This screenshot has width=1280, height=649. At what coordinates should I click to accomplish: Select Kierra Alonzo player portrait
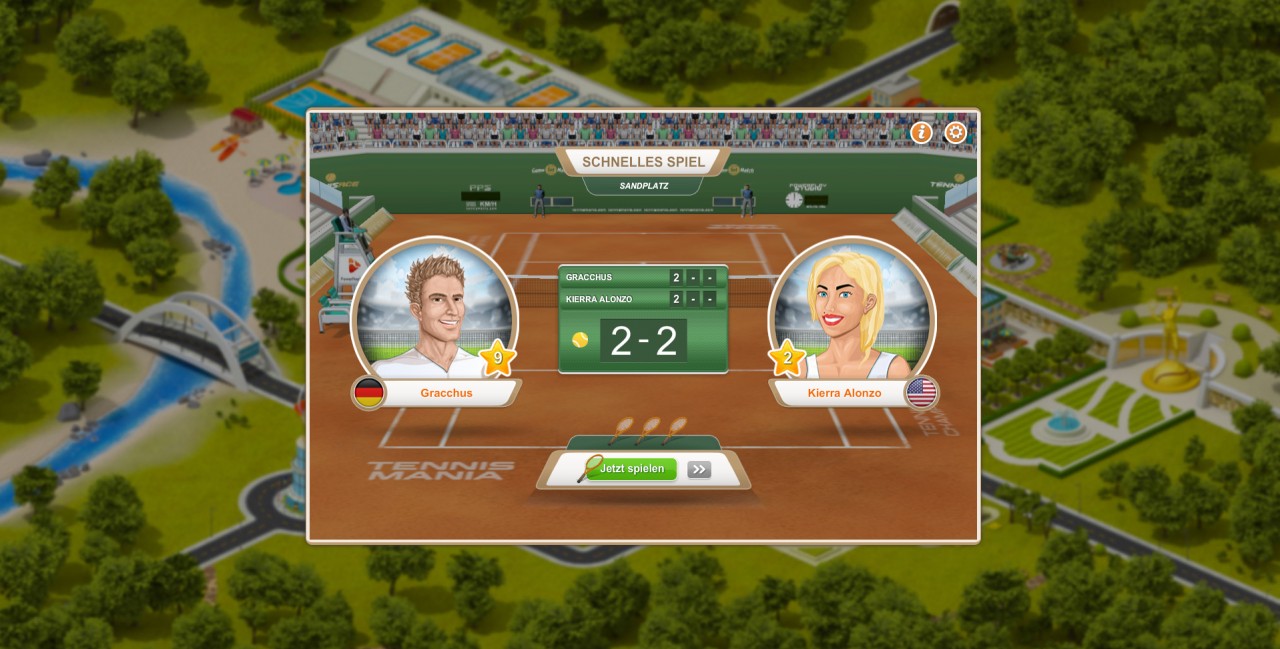click(851, 312)
